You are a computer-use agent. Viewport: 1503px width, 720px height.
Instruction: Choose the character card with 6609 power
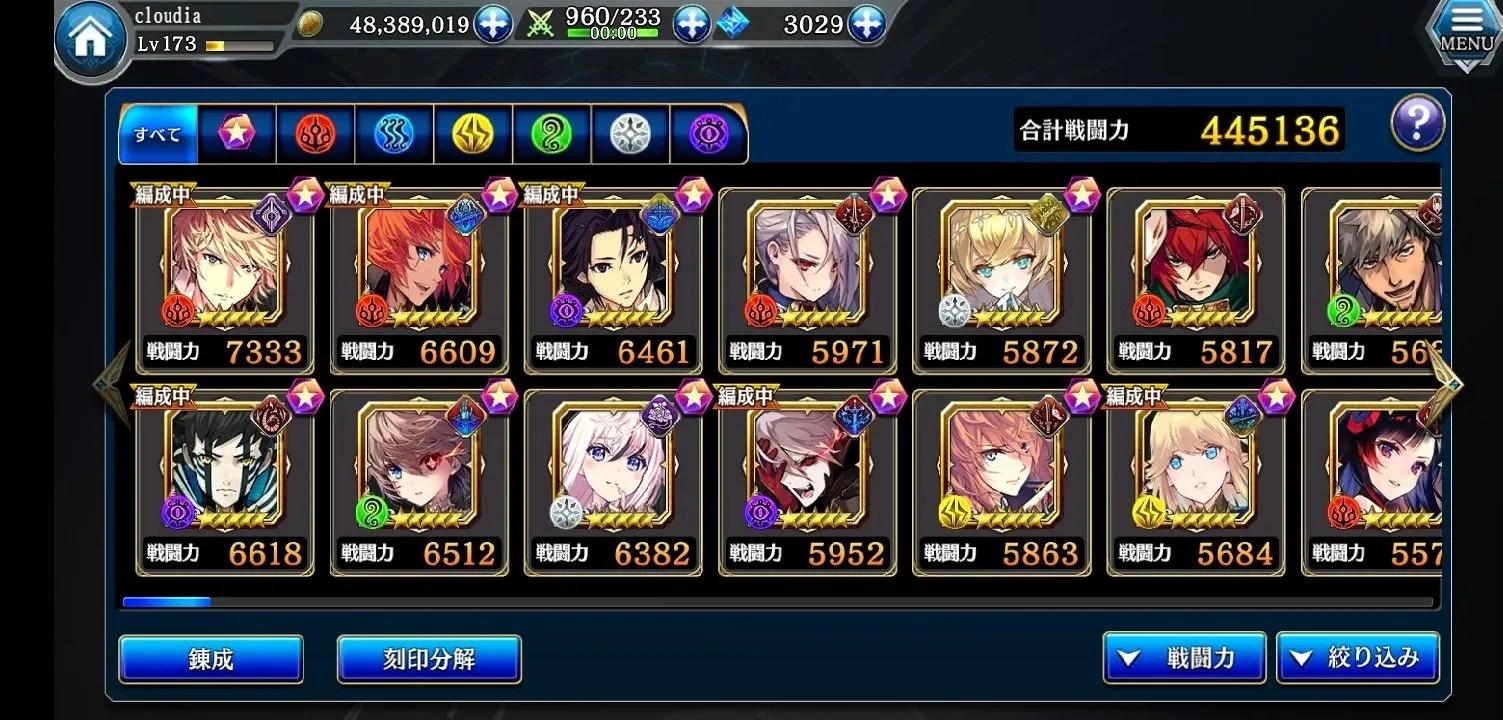pos(419,280)
